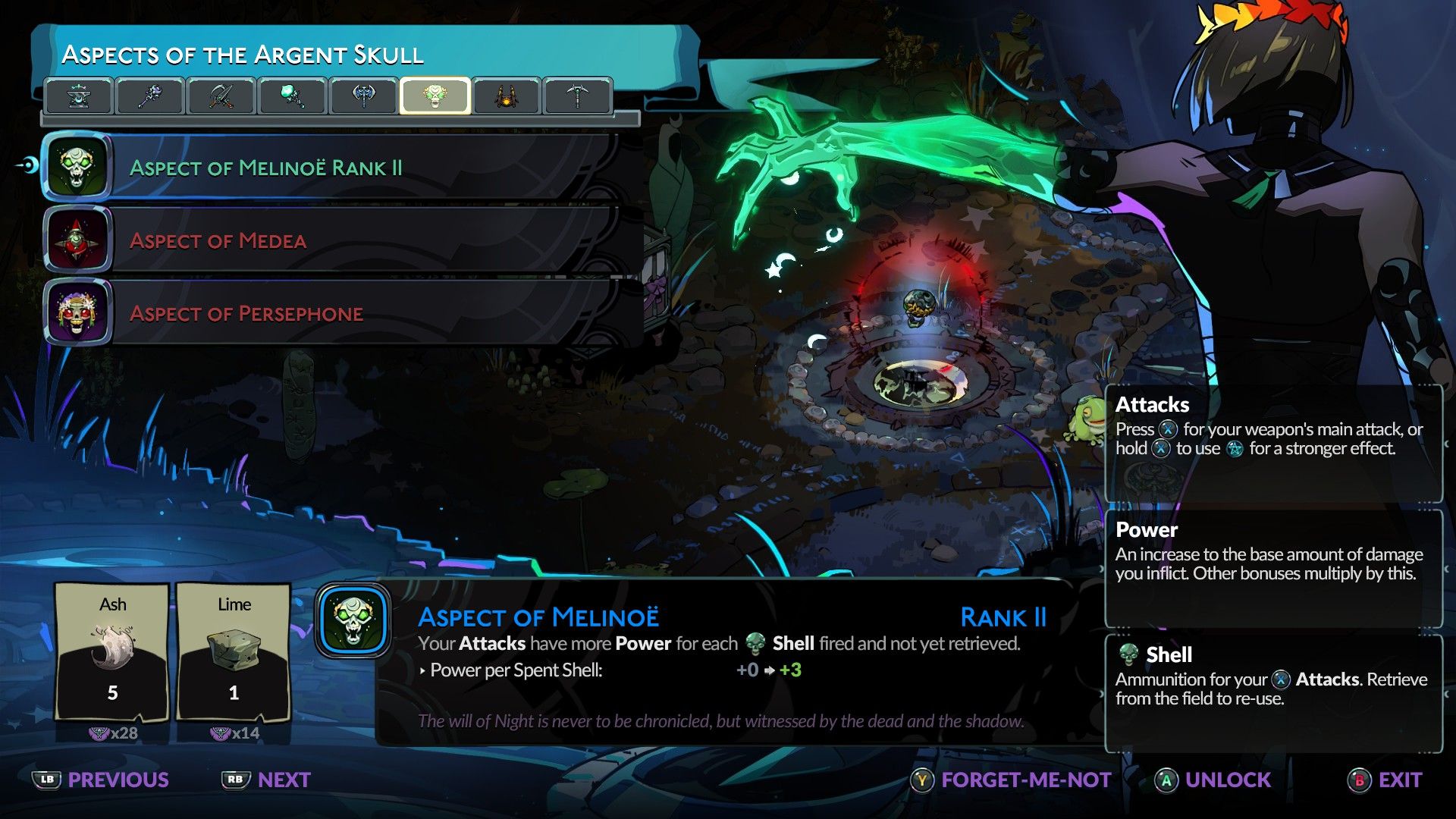Open the anvil tab
Screen dimensions: 1456x819
click(79, 96)
